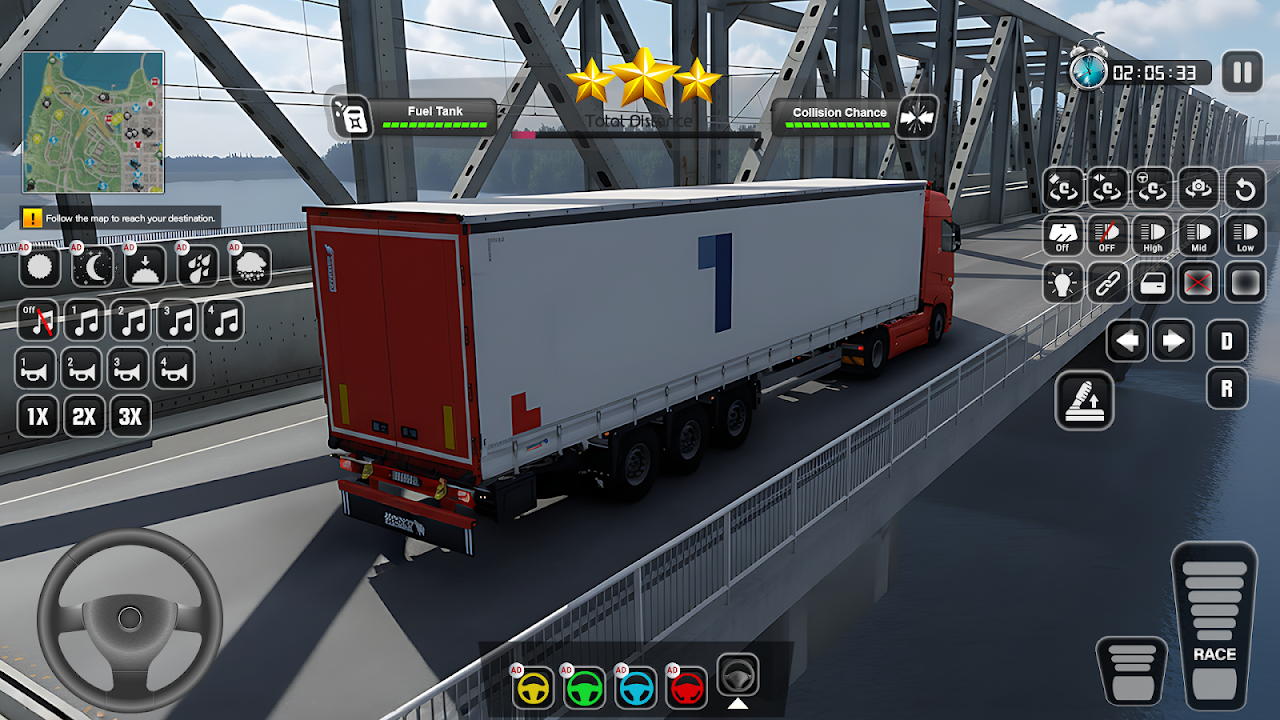Choose the yellow steering wheel

tap(534, 687)
